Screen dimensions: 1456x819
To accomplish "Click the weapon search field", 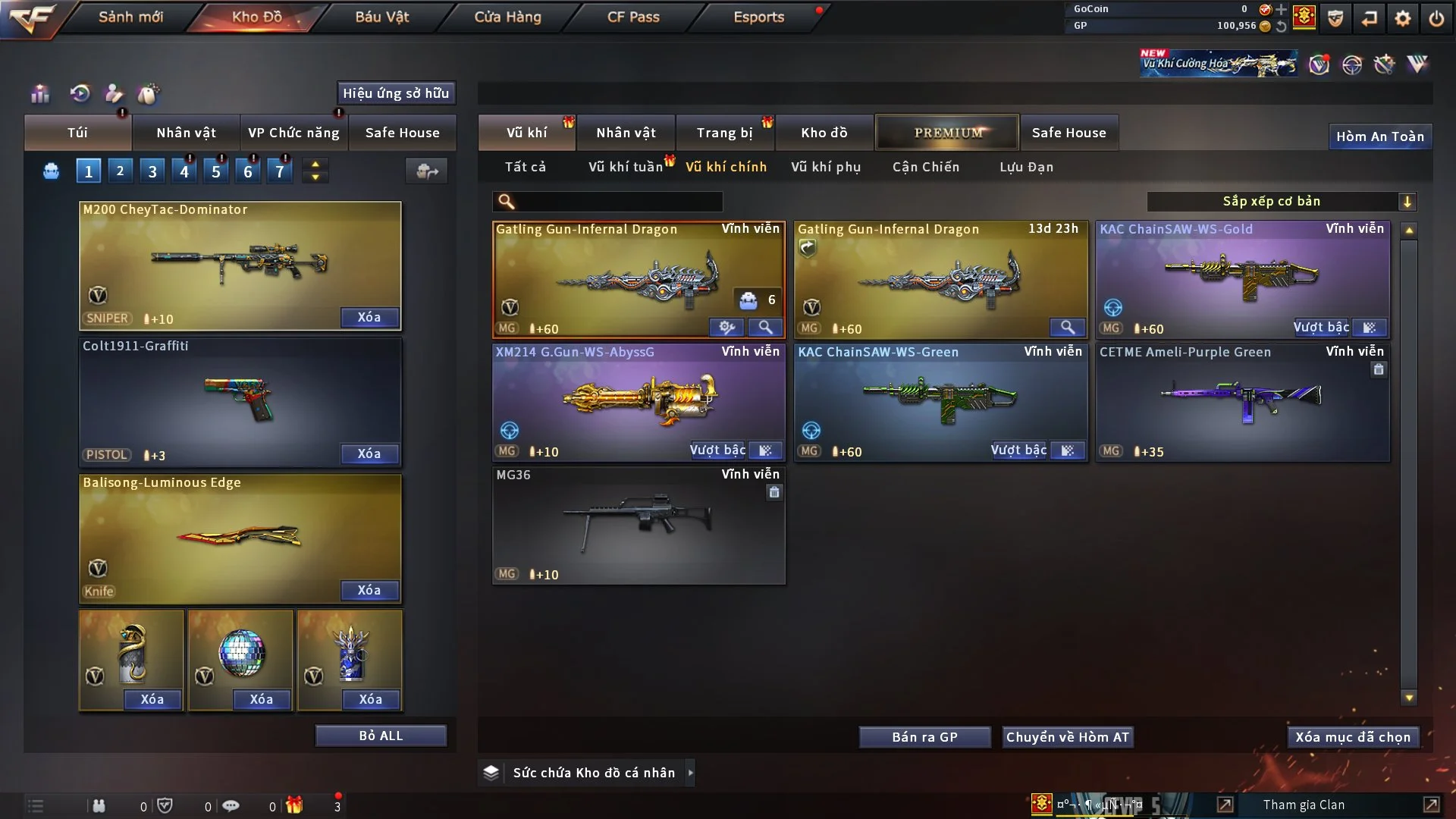I will point(618,201).
